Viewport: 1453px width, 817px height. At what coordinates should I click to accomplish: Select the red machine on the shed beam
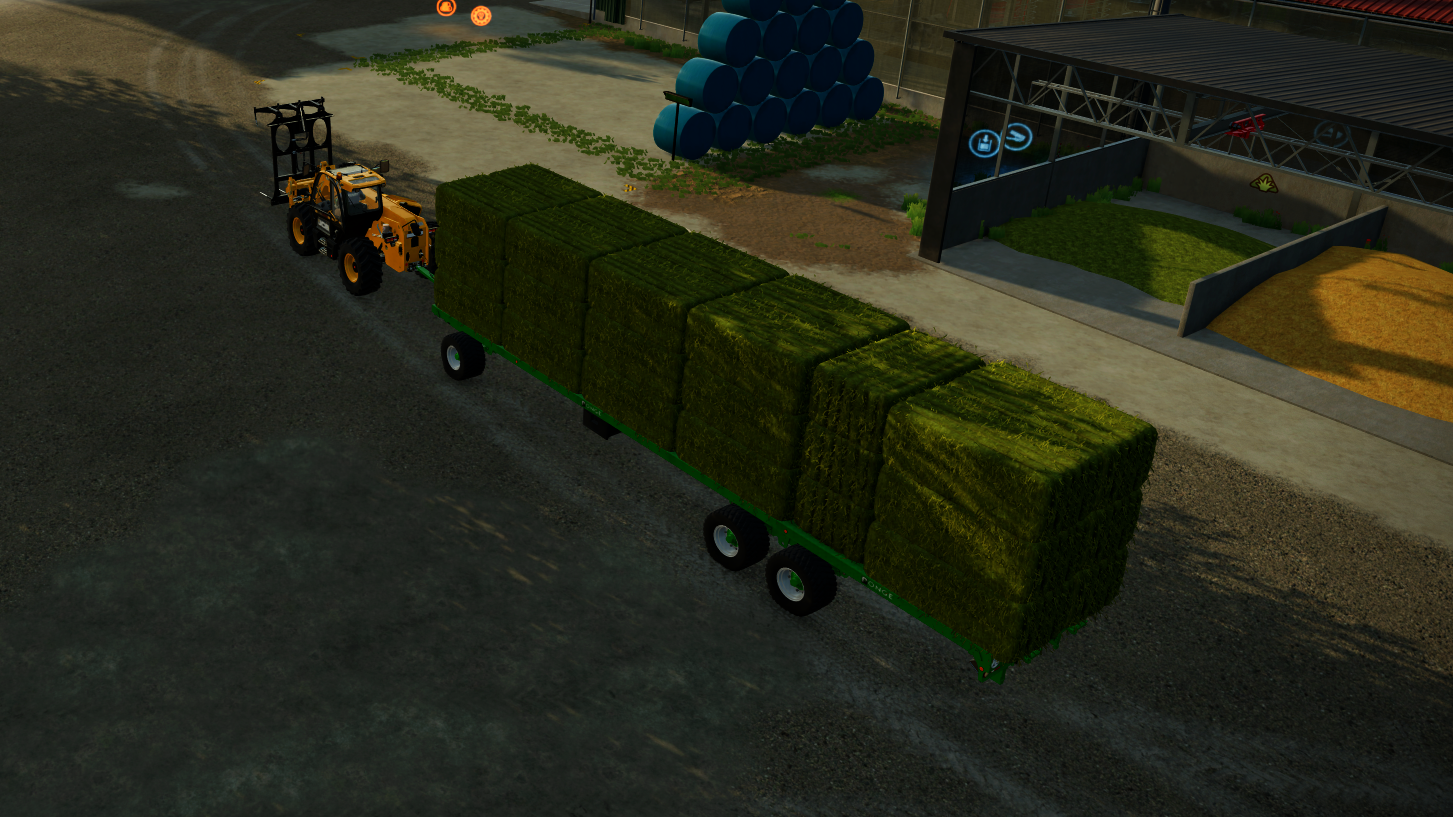(x=1247, y=126)
